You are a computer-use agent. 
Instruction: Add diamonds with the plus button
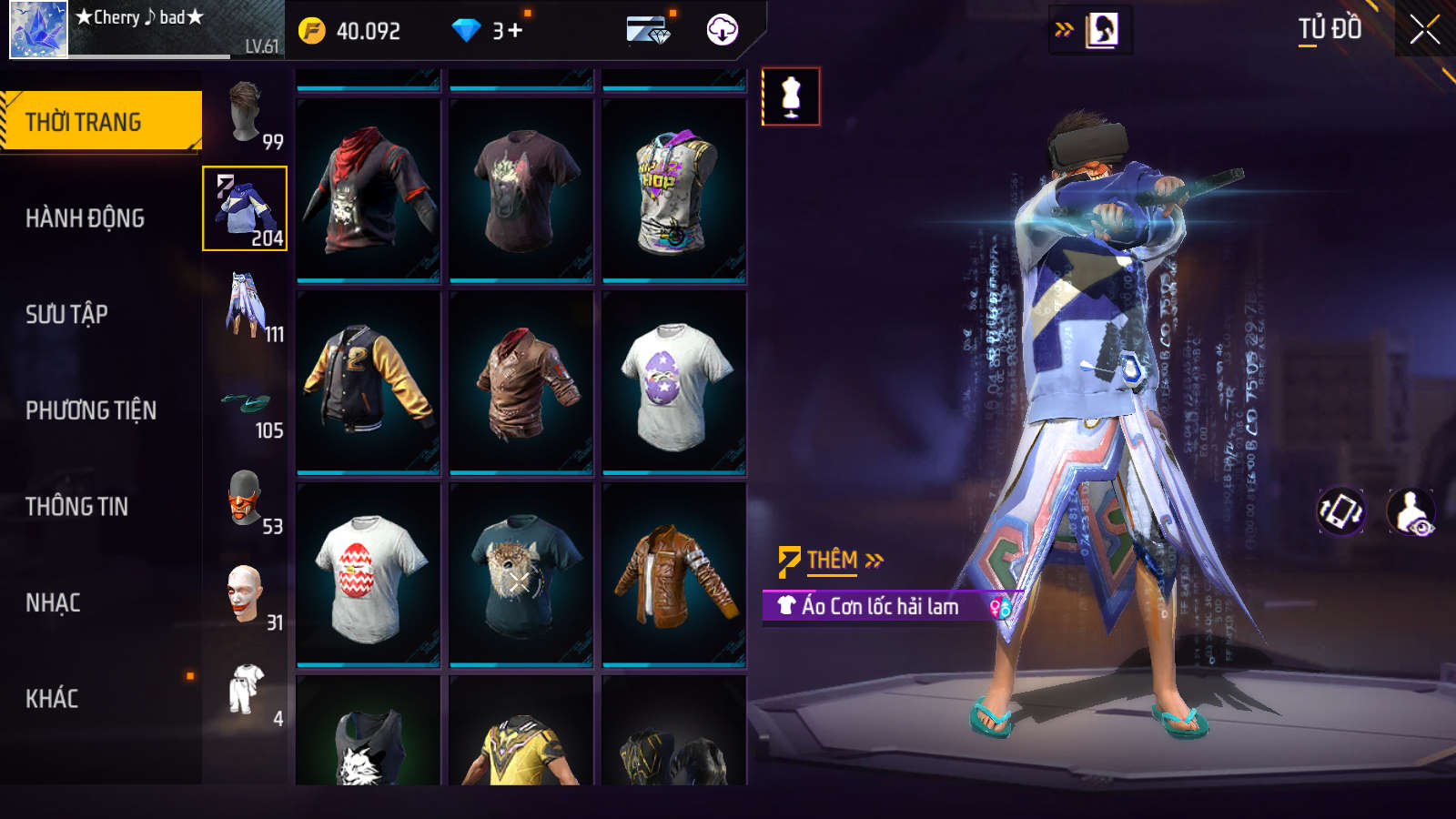click(515, 31)
